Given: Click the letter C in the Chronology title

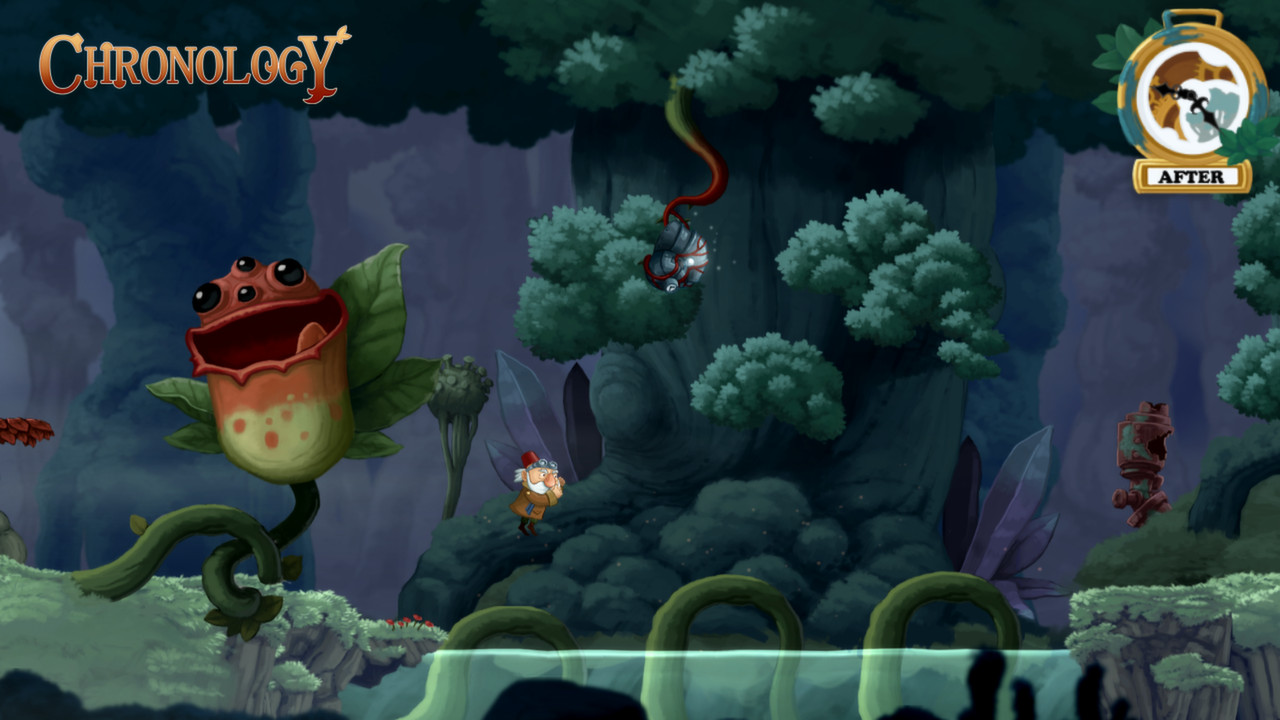Looking at the screenshot, I should tap(60, 60).
